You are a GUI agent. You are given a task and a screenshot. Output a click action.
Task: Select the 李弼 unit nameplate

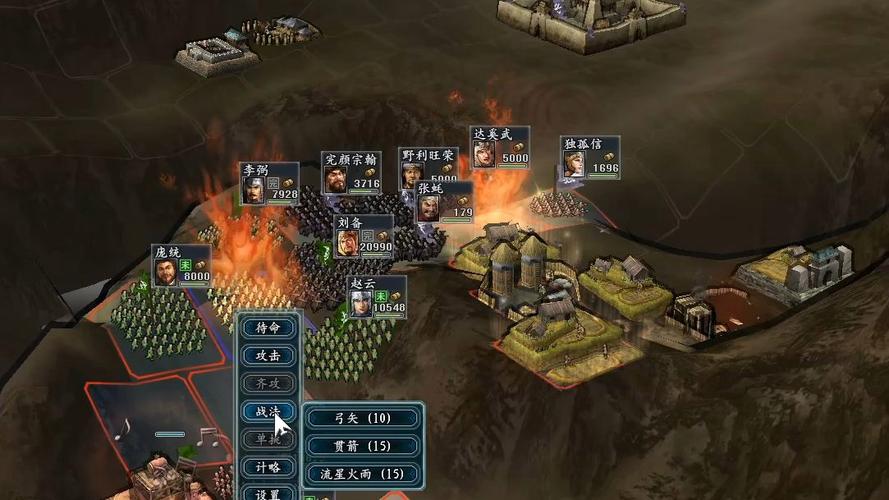pos(269,184)
